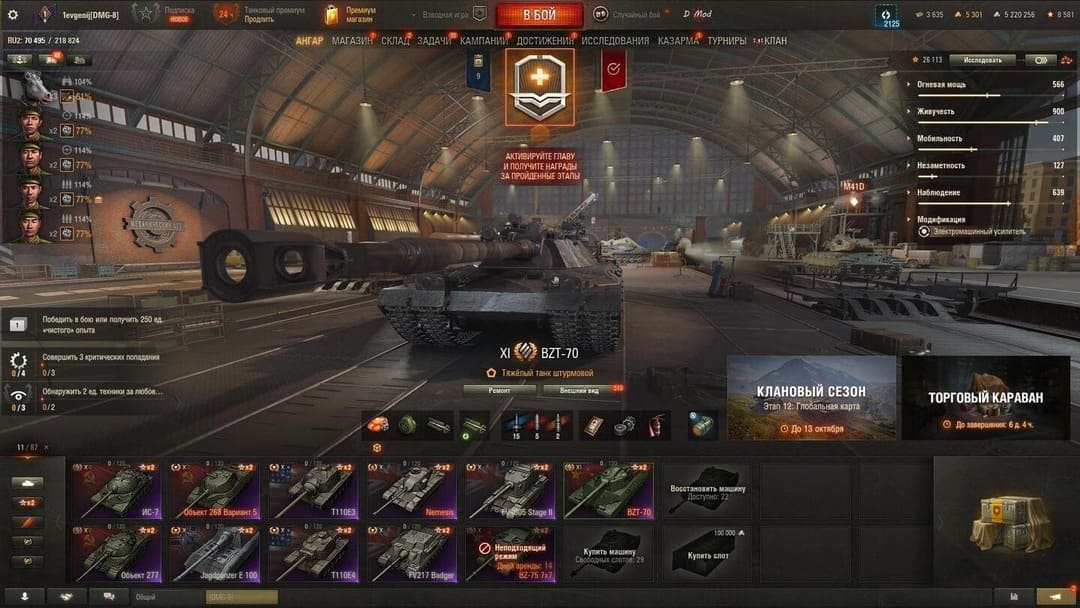The height and width of the screenshot is (608, 1080).
Task: Show the ДОСТИЖЕНИЯ tab
Action: click(545, 41)
